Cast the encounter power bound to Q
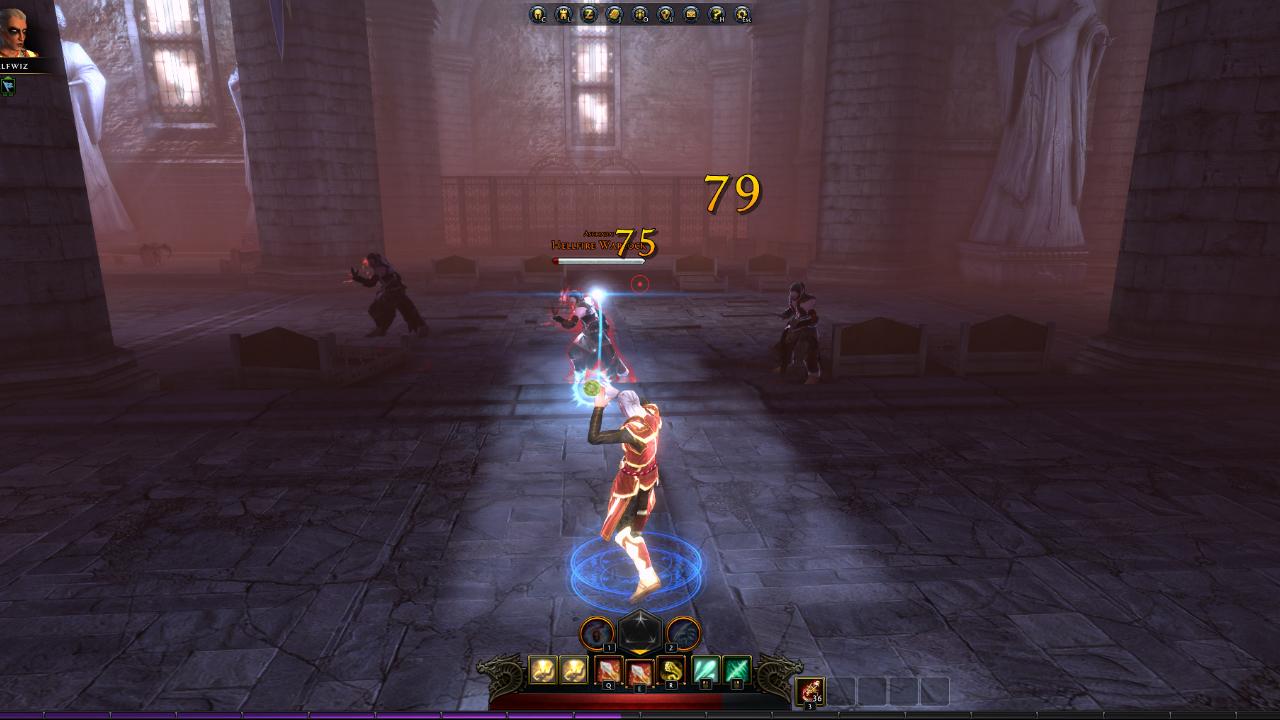The width and height of the screenshot is (1280, 720). (x=609, y=670)
